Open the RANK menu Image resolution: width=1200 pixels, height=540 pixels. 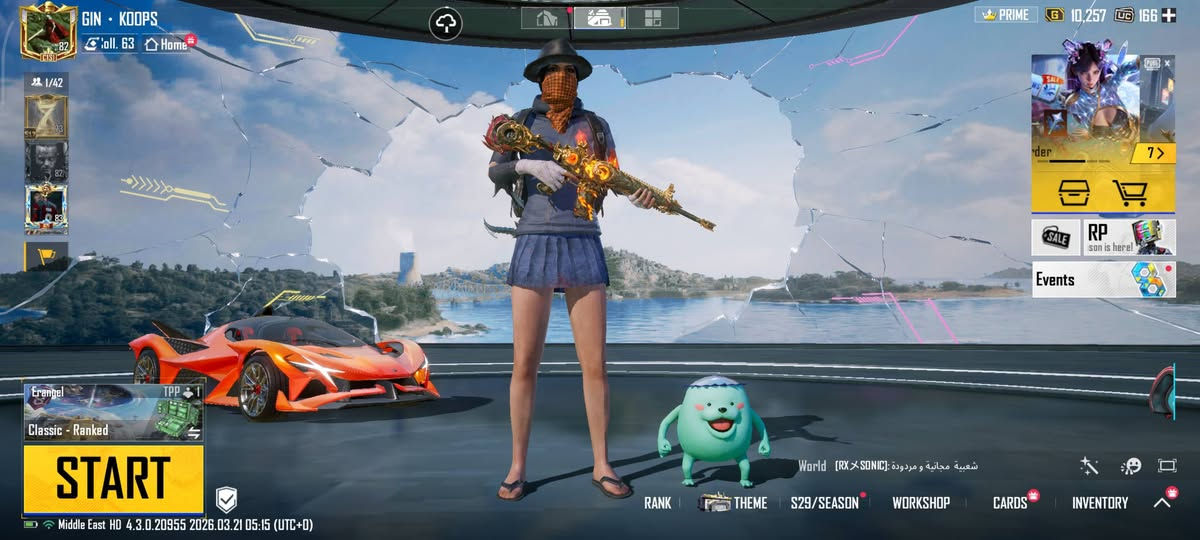click(657, 503)
